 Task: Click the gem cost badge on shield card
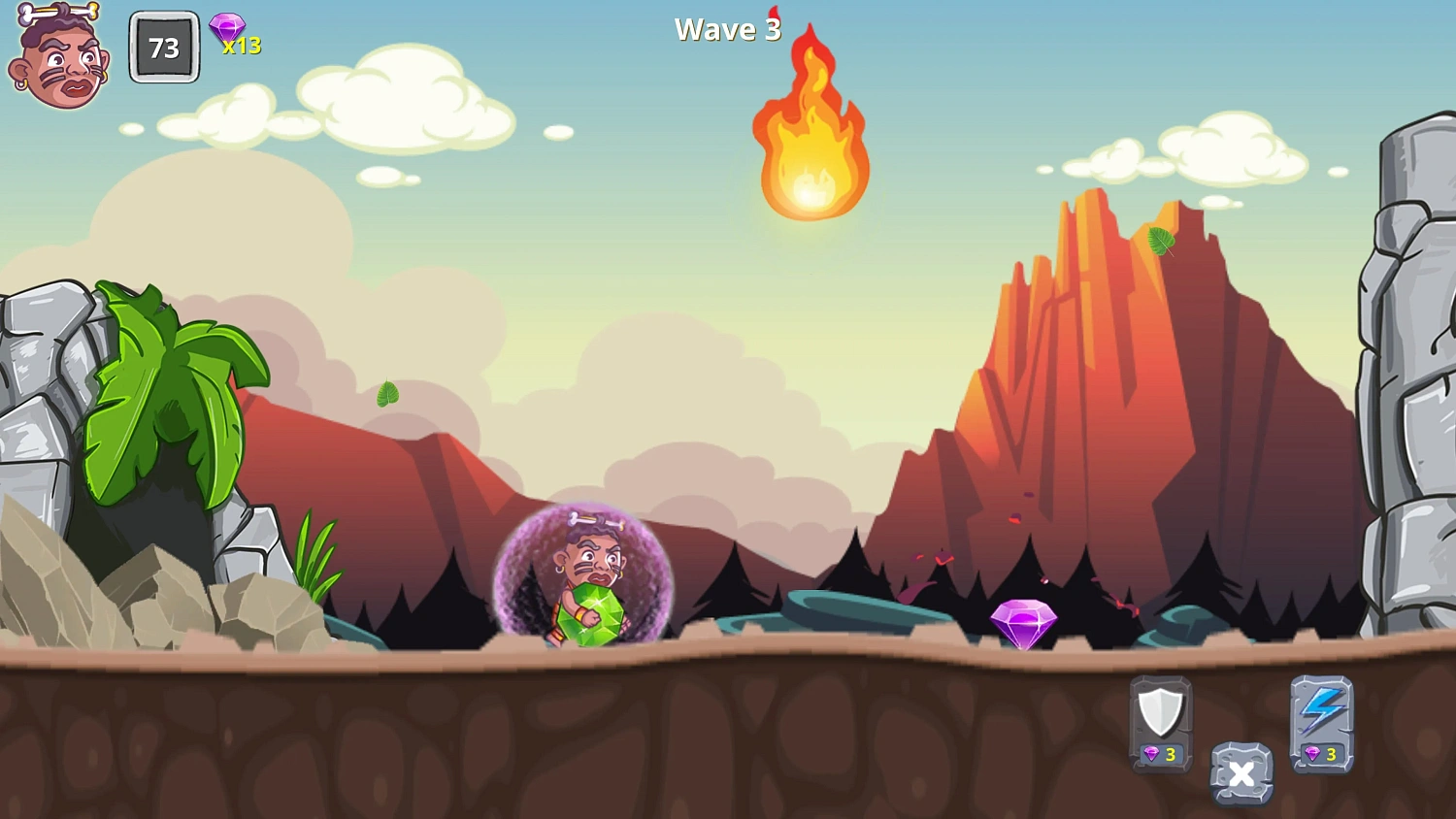[1161, 752]
